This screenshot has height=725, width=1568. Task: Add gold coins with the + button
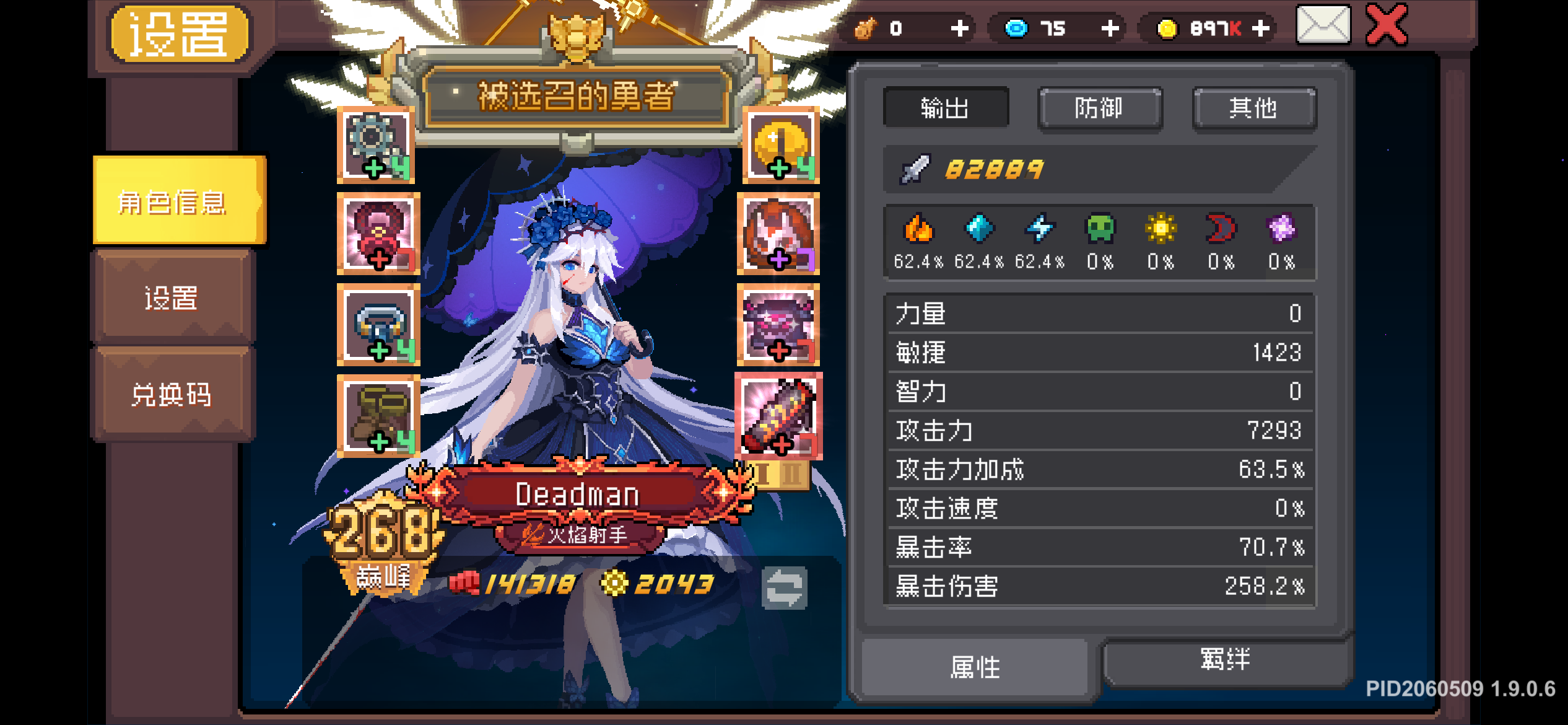click(1260, 27)
